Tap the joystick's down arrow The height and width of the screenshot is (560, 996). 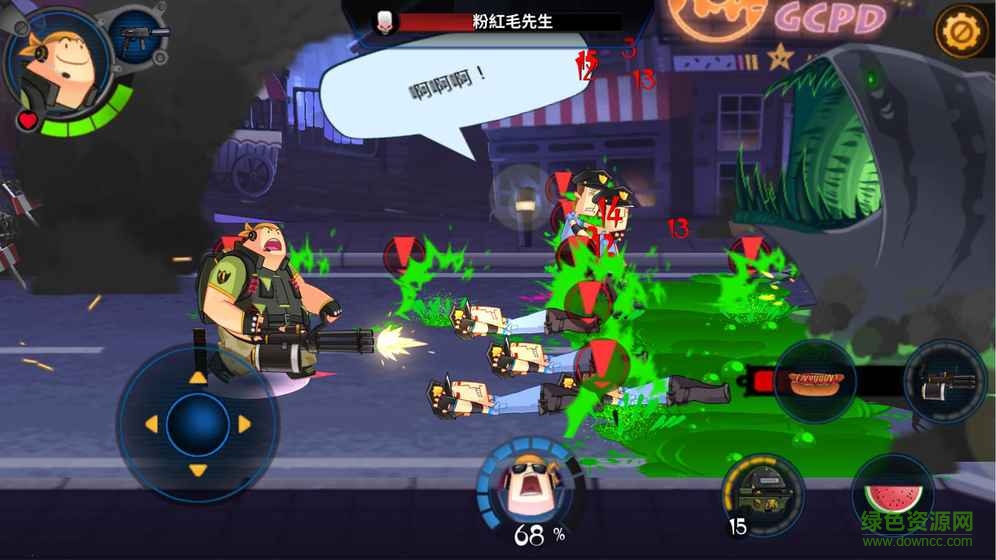pos(198,470)
